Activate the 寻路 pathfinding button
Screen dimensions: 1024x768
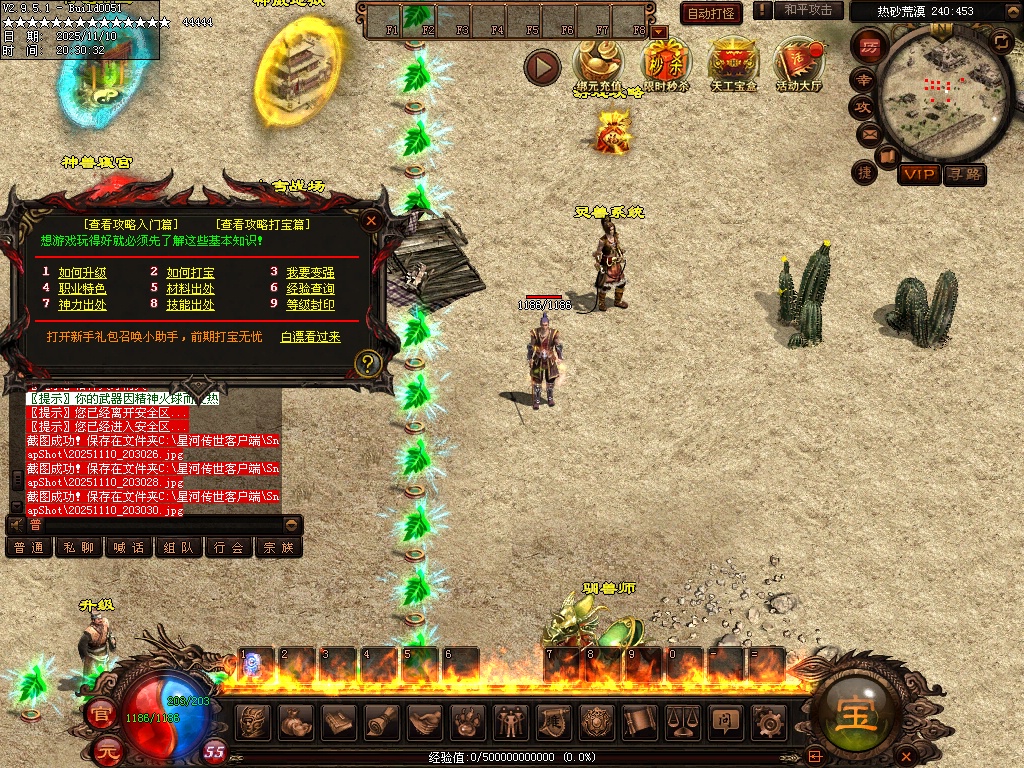click(x=964, y=175)
